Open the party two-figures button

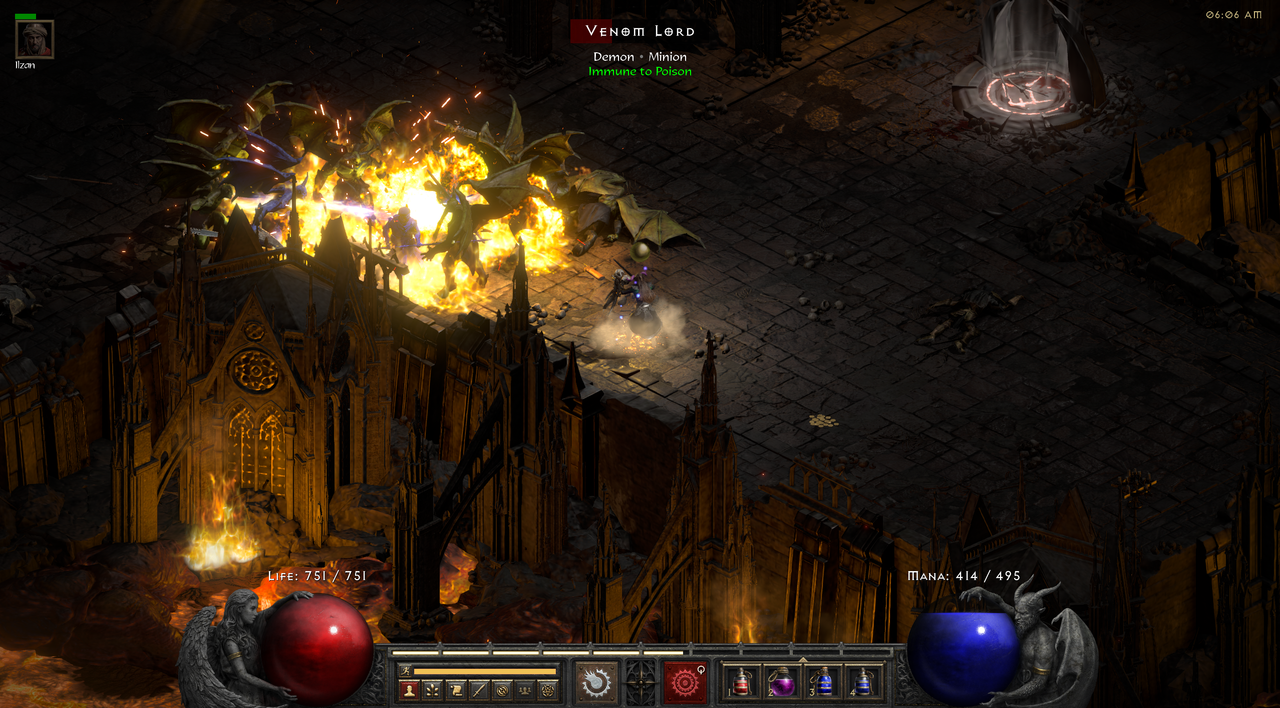524,690
